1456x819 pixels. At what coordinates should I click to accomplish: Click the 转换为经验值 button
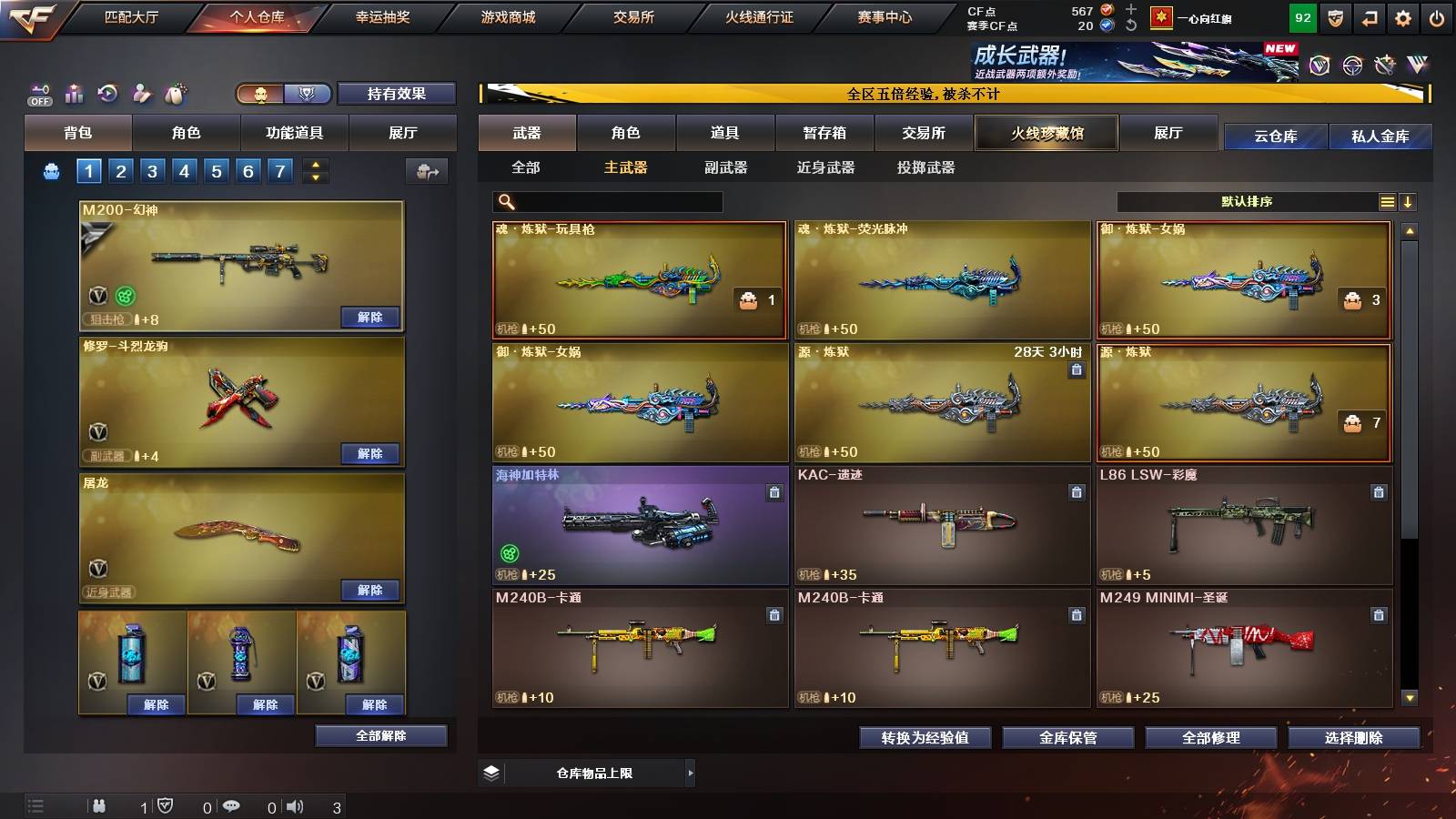[x=925, y=738]
